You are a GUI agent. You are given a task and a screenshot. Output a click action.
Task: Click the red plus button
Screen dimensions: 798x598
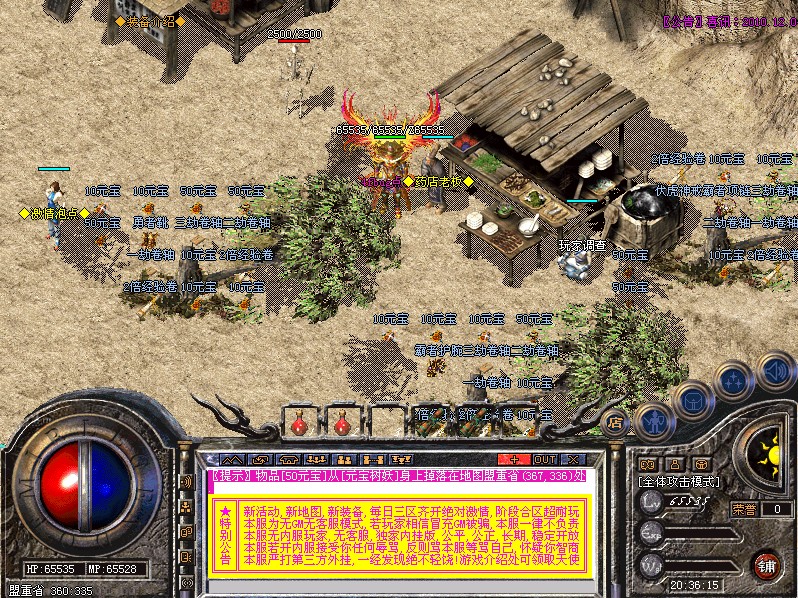click(512, 459)
